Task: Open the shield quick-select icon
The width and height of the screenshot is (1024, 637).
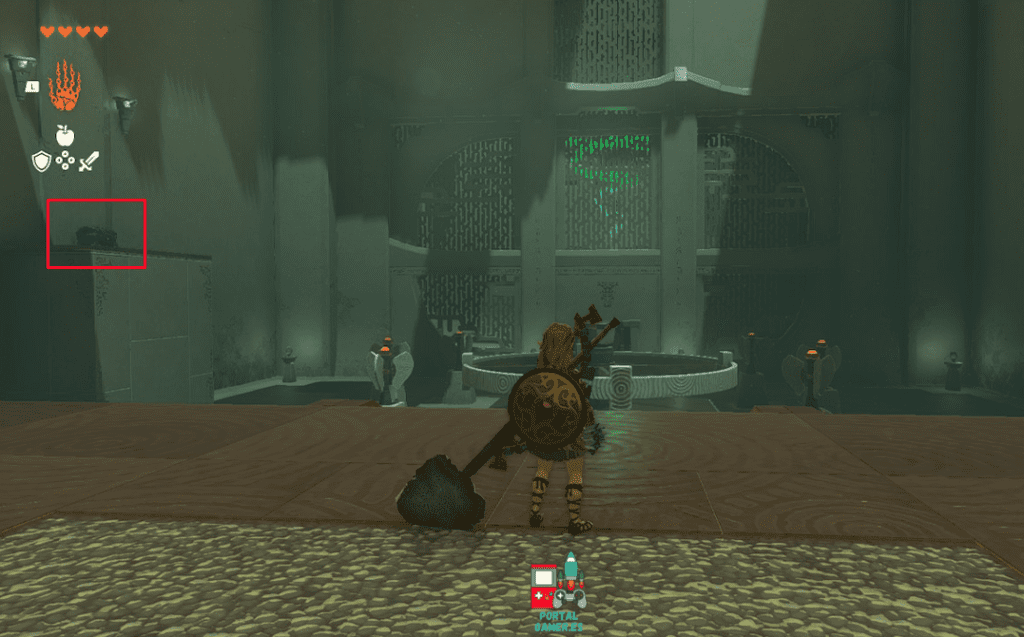Action: [40, 160]
